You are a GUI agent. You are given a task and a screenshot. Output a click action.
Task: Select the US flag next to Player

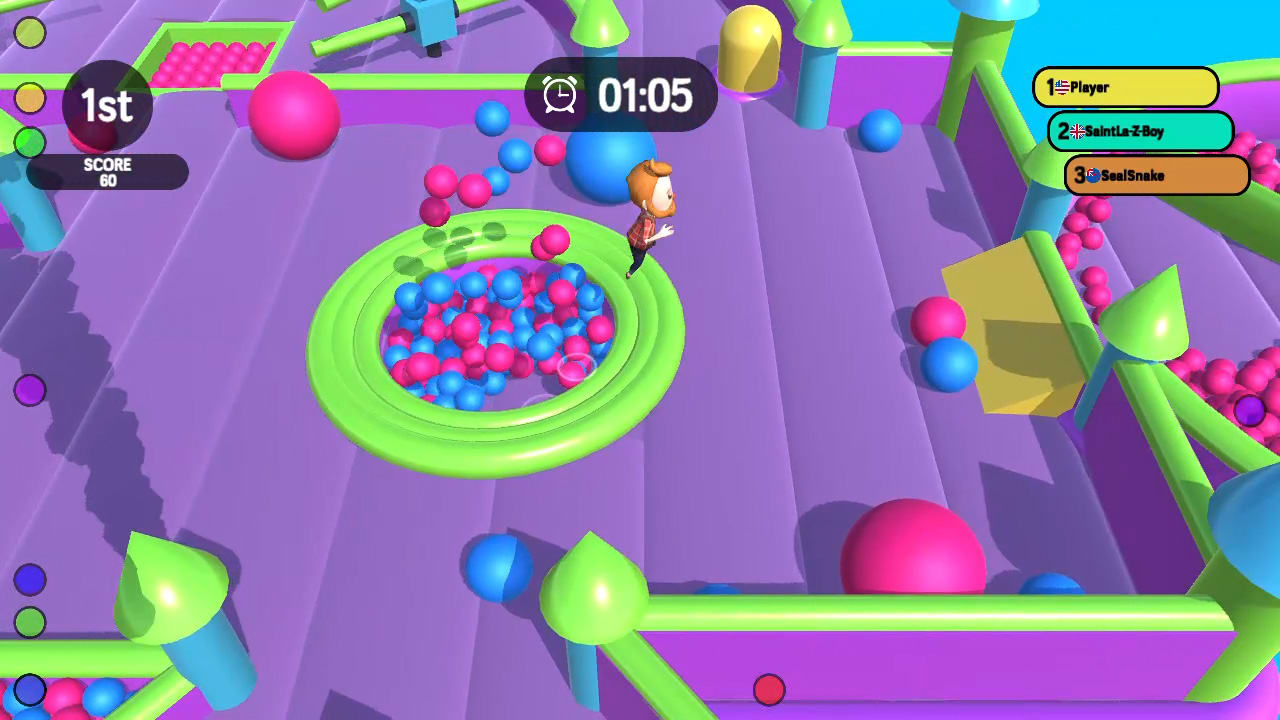pos(1062,87)
